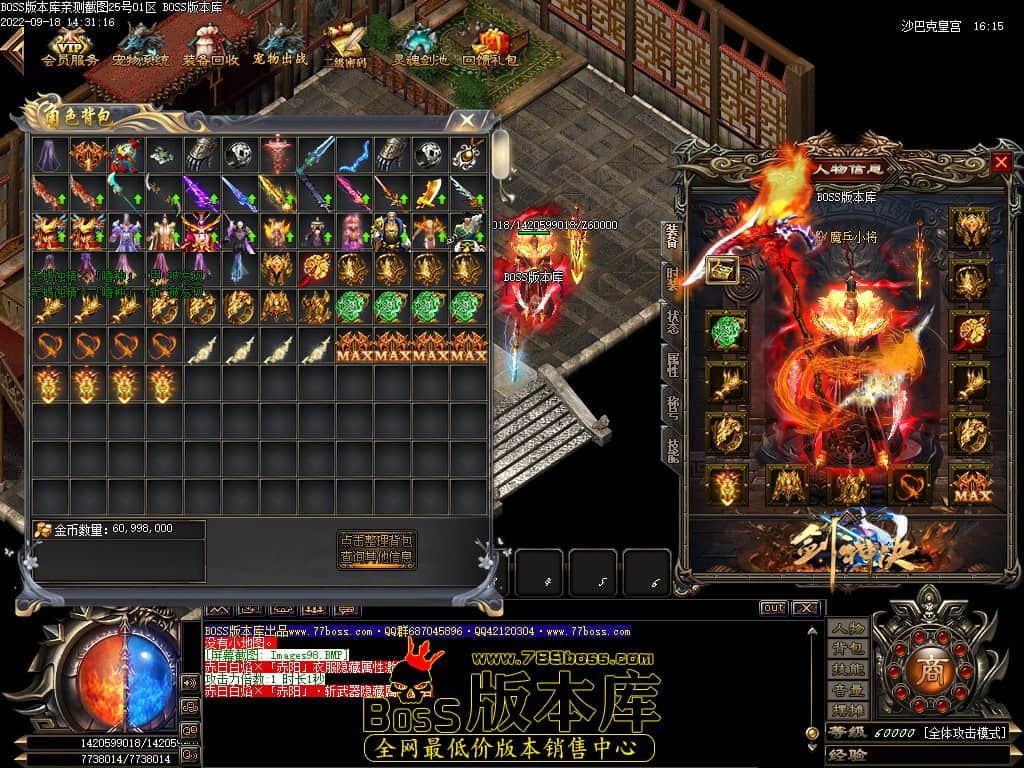Close the 人物信息 character window
The width and height of the screenshot is (1024, 768).
point(1001,162)
